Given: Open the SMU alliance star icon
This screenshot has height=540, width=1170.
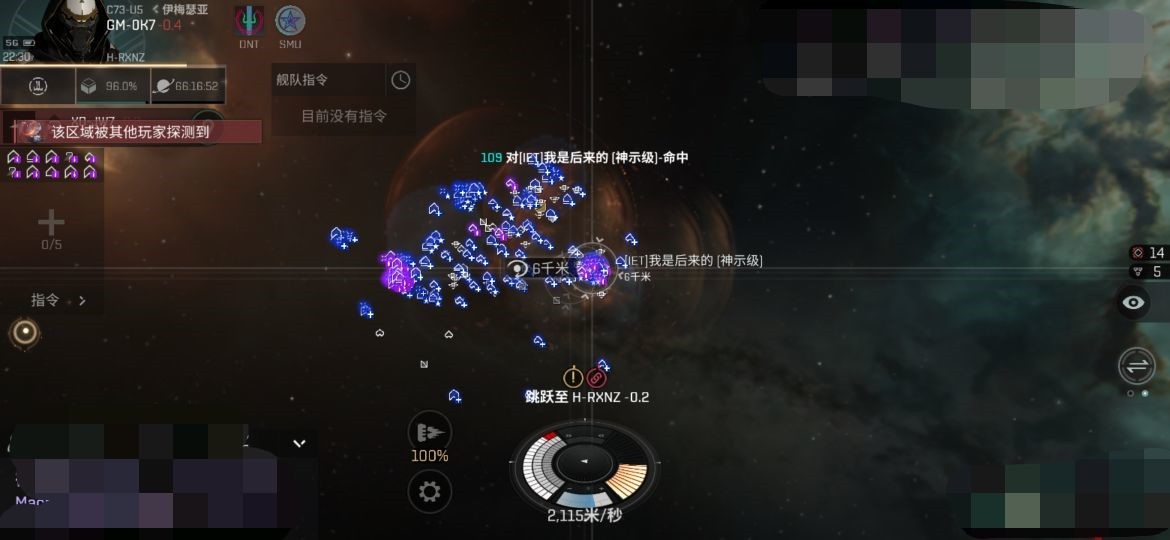Looking at the screenshot, I should point(290,21).
